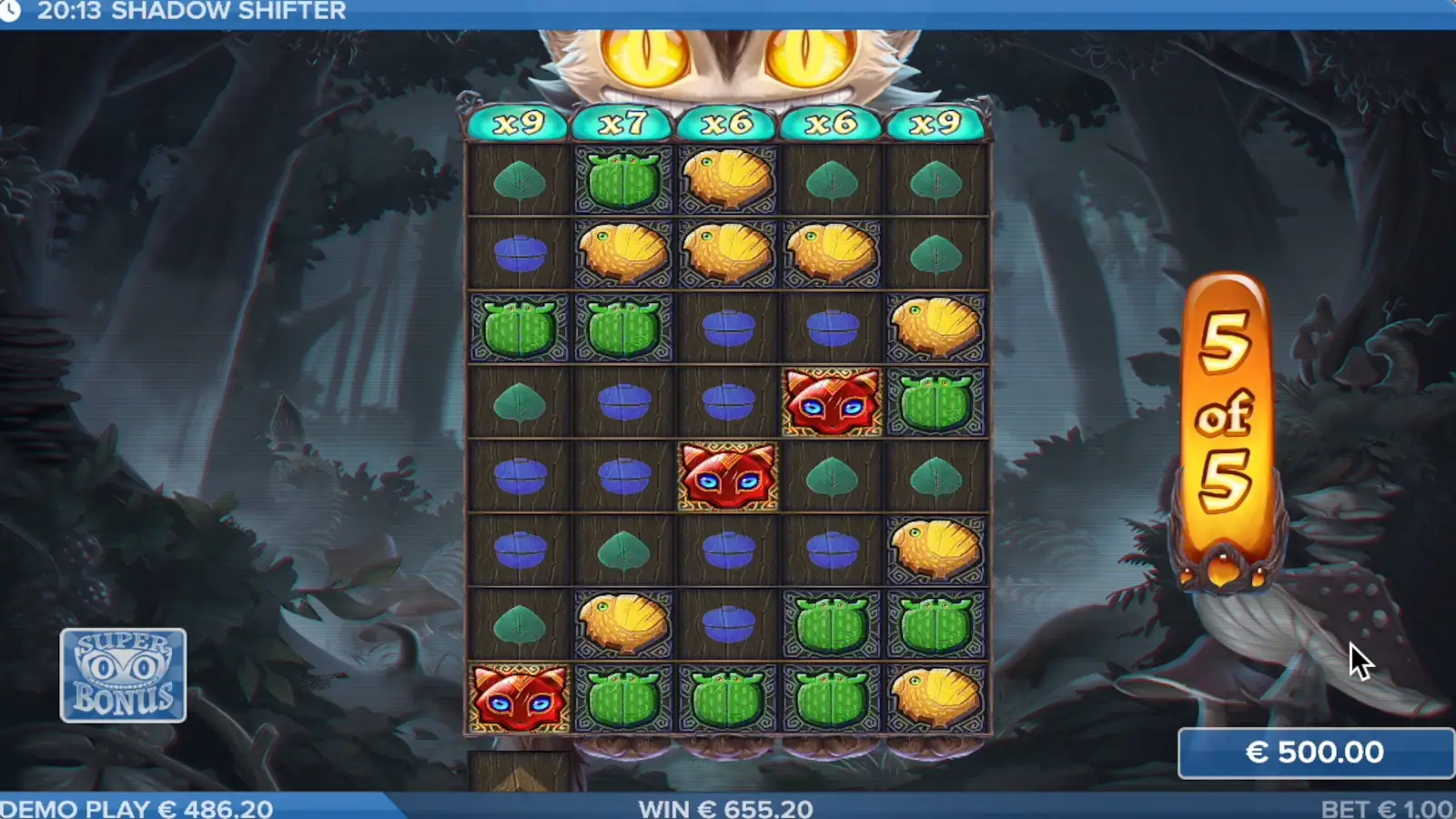Select a blue berry symbol in the grid
Image resolution: width=1456 pixels, height=819 pixels.
tap(519, 253)
